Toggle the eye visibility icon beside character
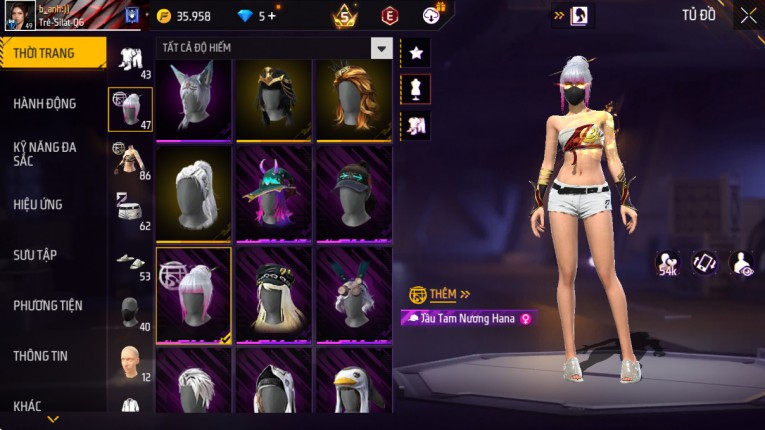Image resolution: width=765 pixels, height=430 pixels. (741, 263)
